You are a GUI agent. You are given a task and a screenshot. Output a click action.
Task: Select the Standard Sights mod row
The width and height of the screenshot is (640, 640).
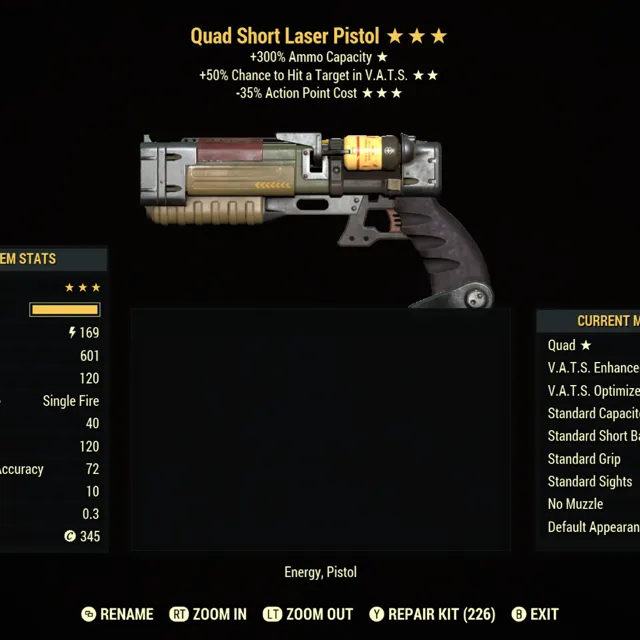(x=590, y=482)
